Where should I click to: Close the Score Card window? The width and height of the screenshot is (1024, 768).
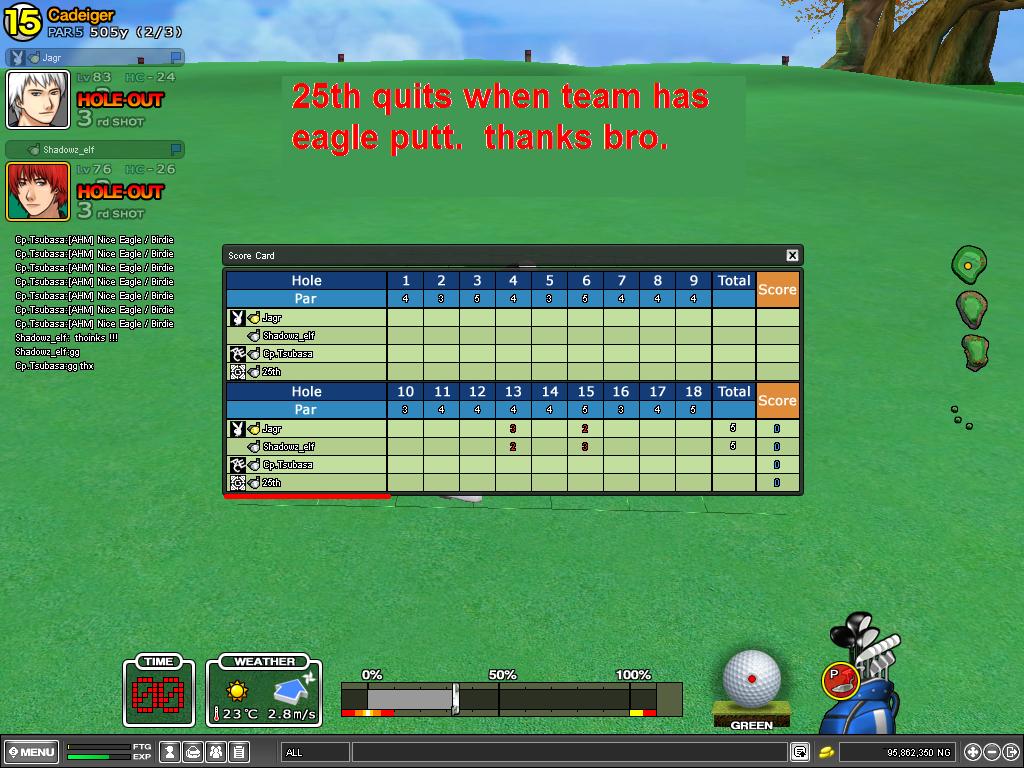tap(792, 256)
